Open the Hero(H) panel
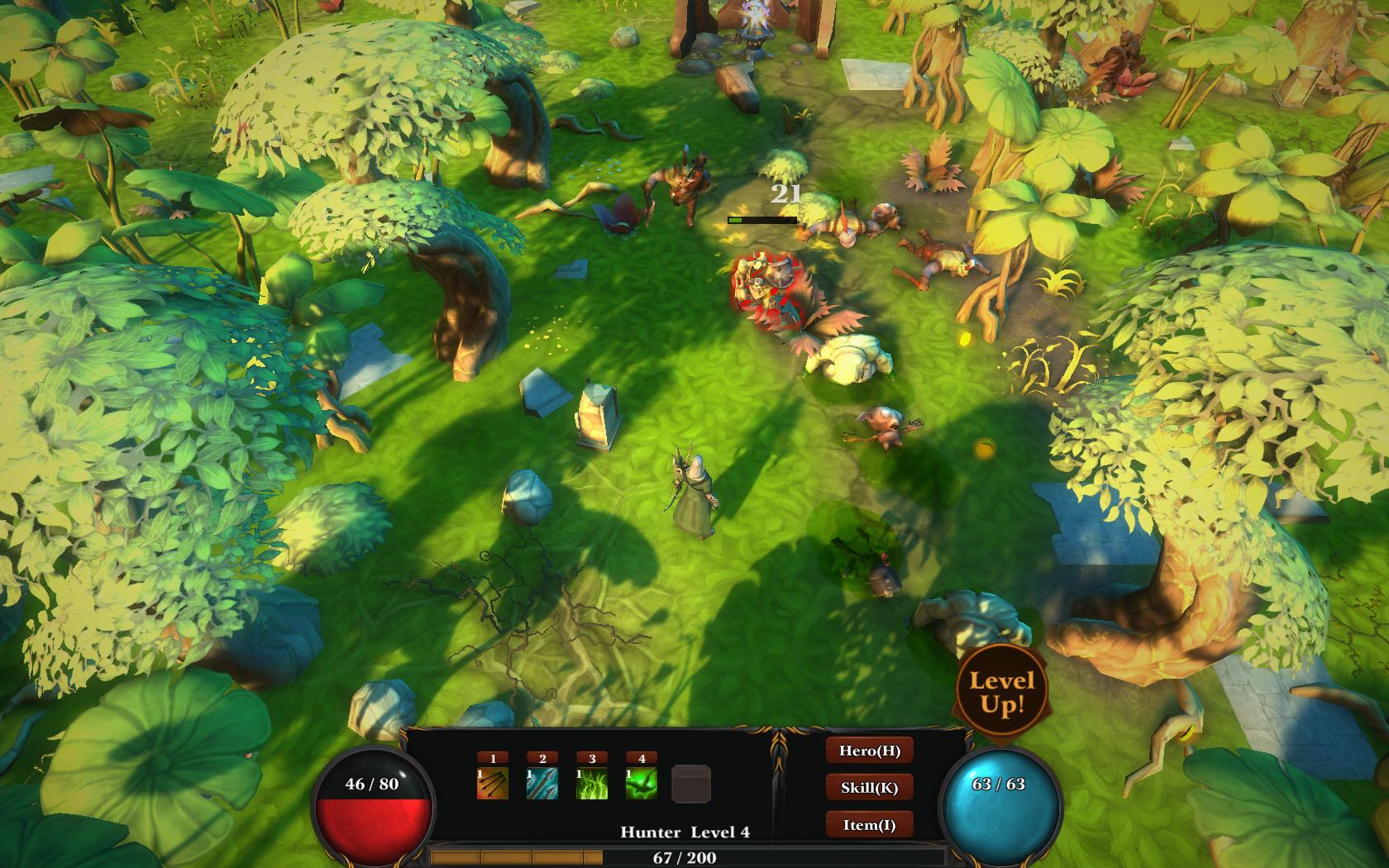The width and height of the screenshot is (1389, 868). (869, 751)
